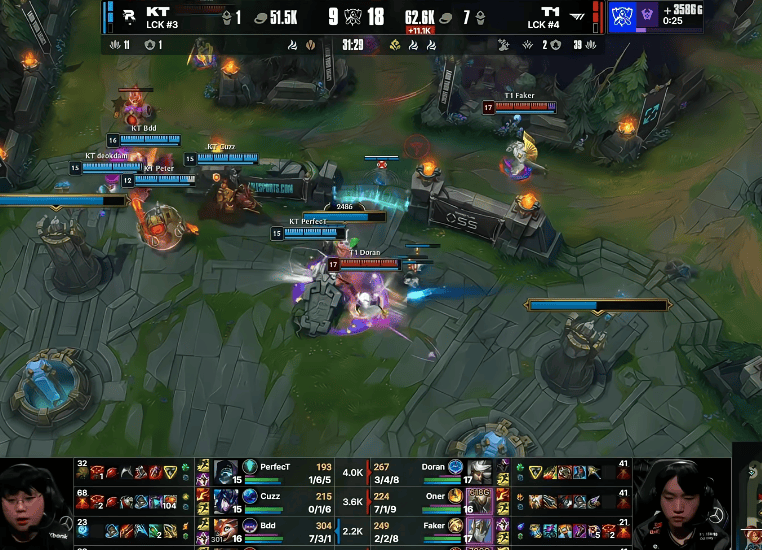Image resolution: width=762 pixels, height=550 pixels.
Task: Select Cuzz's champion portrait in the scoreboard
Action: (x=226, y=500)
